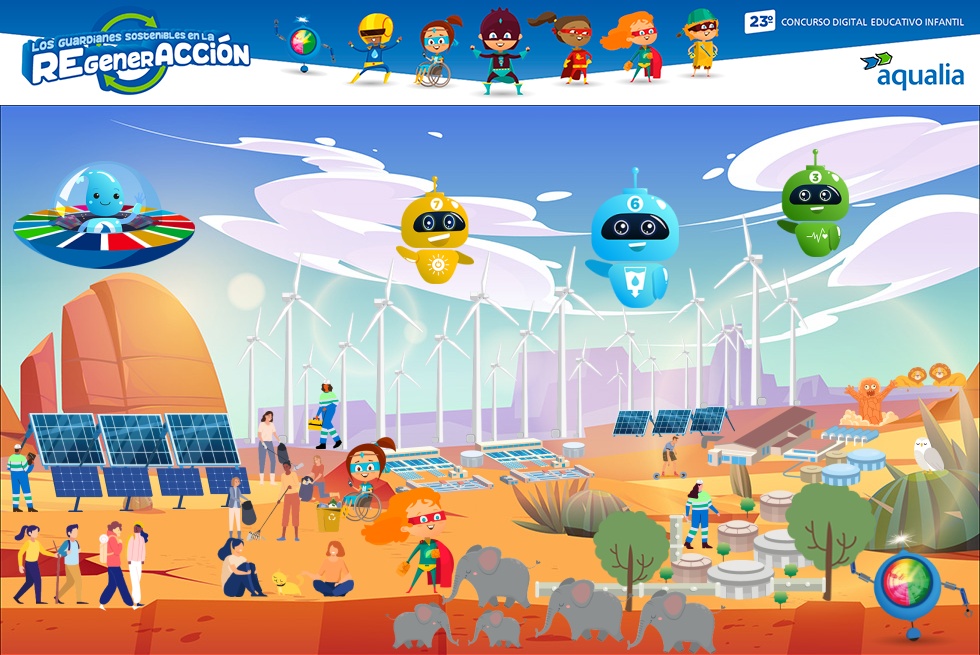Choose the blue robot number 6
This screenshot has width=980, height=655.
[633, 241]
